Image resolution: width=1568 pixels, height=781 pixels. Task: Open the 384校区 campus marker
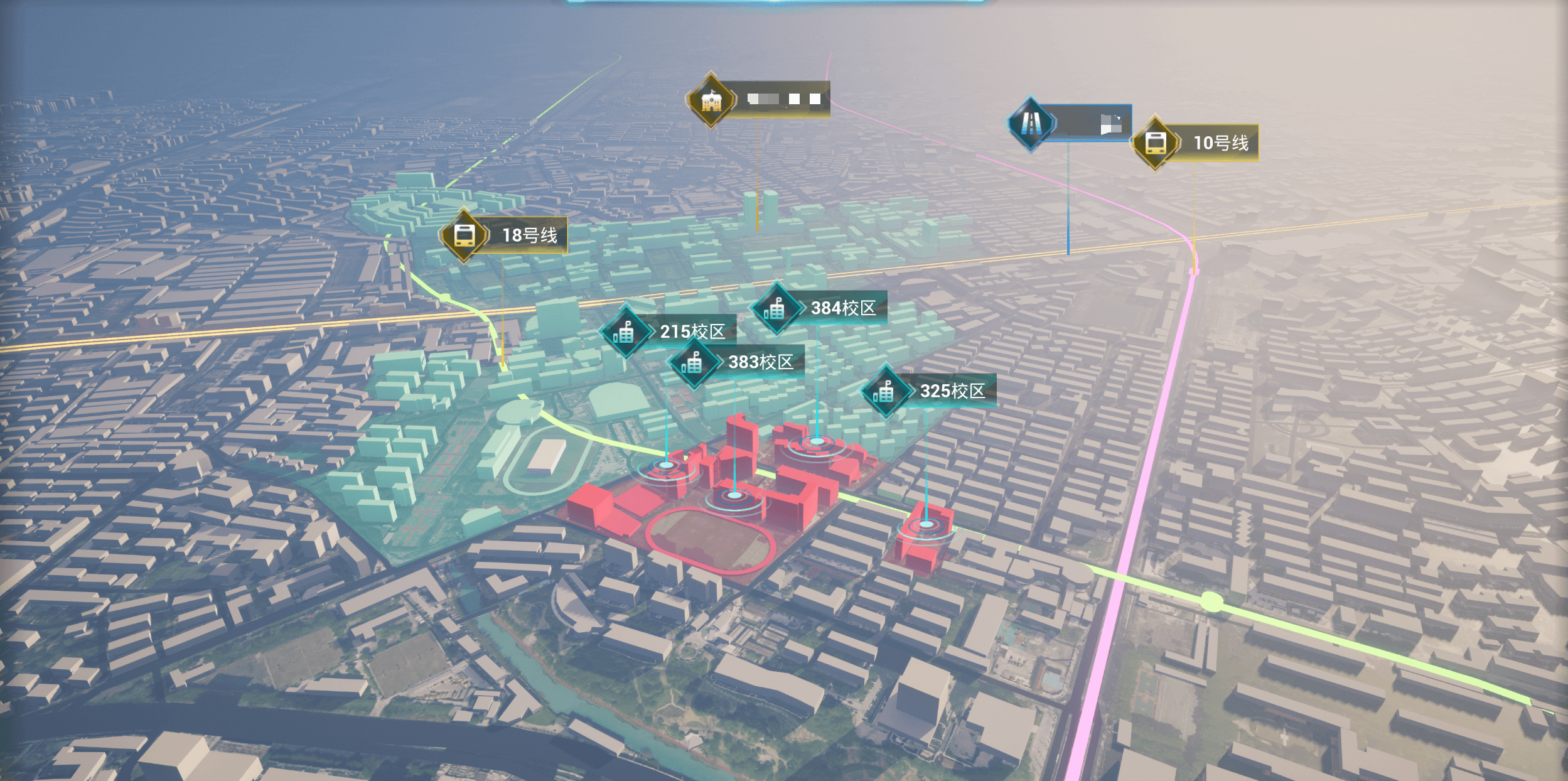coord(776,308)
